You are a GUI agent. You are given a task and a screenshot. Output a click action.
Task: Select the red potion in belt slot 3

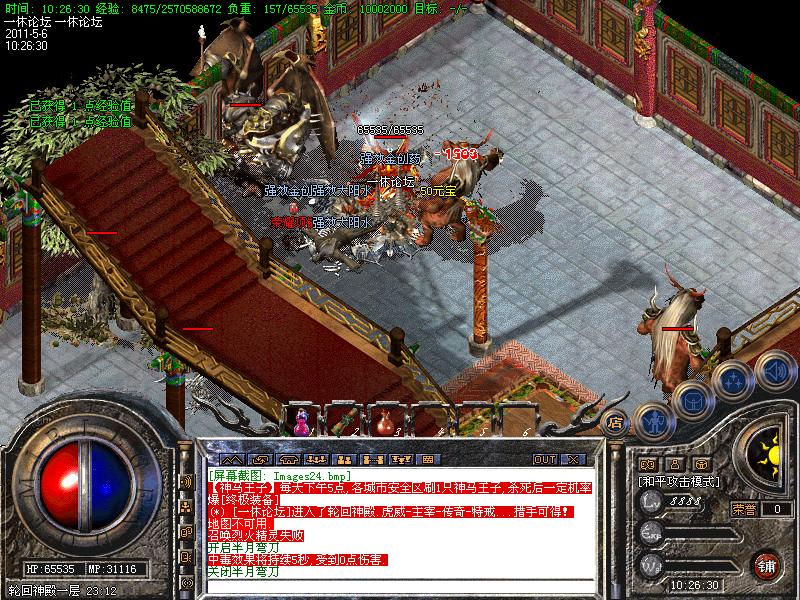coord(386,421)
